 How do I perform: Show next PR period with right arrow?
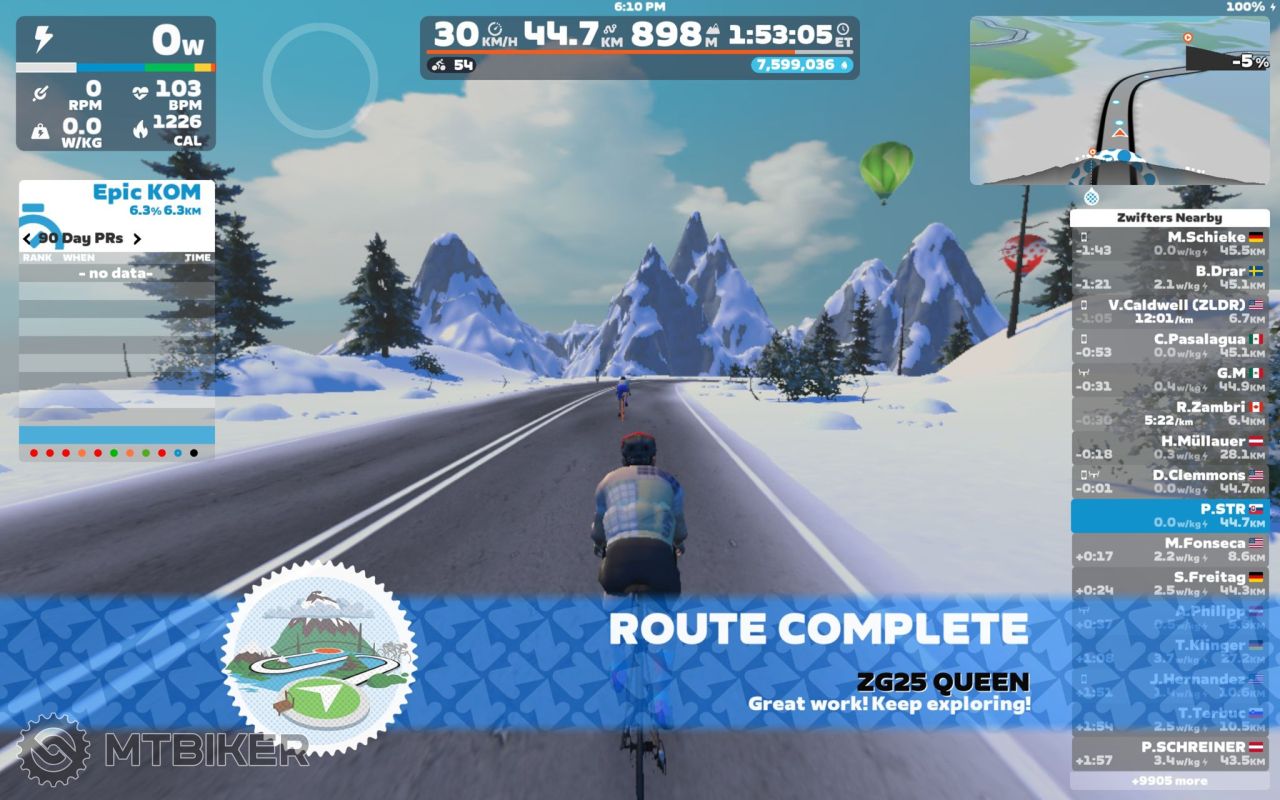tap(137, 239)
